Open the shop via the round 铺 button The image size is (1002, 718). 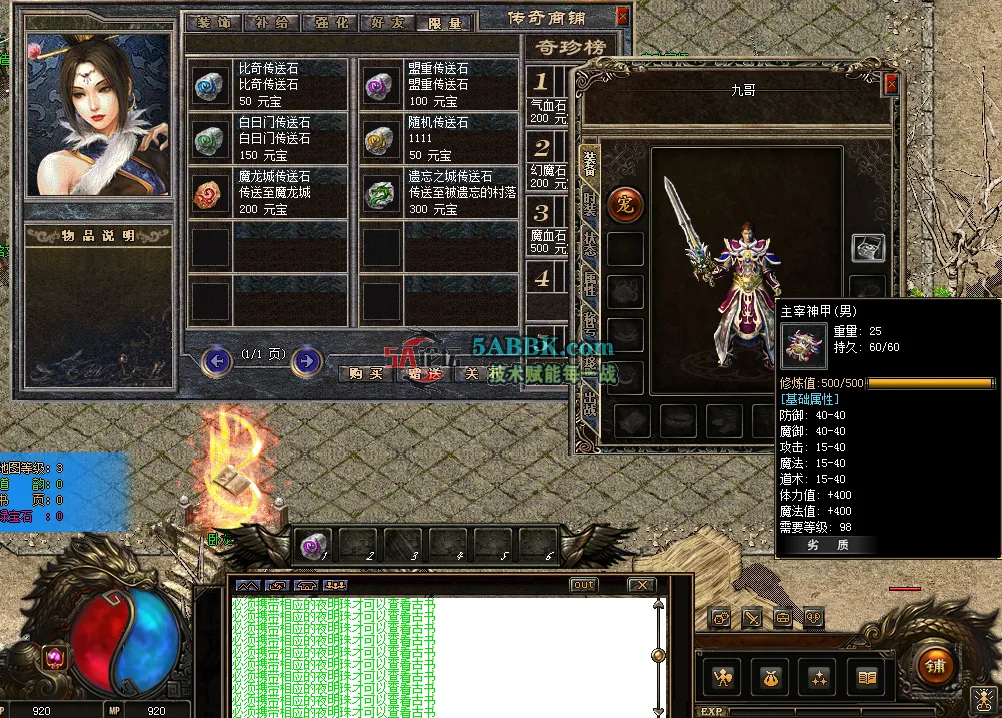point(936,665)
